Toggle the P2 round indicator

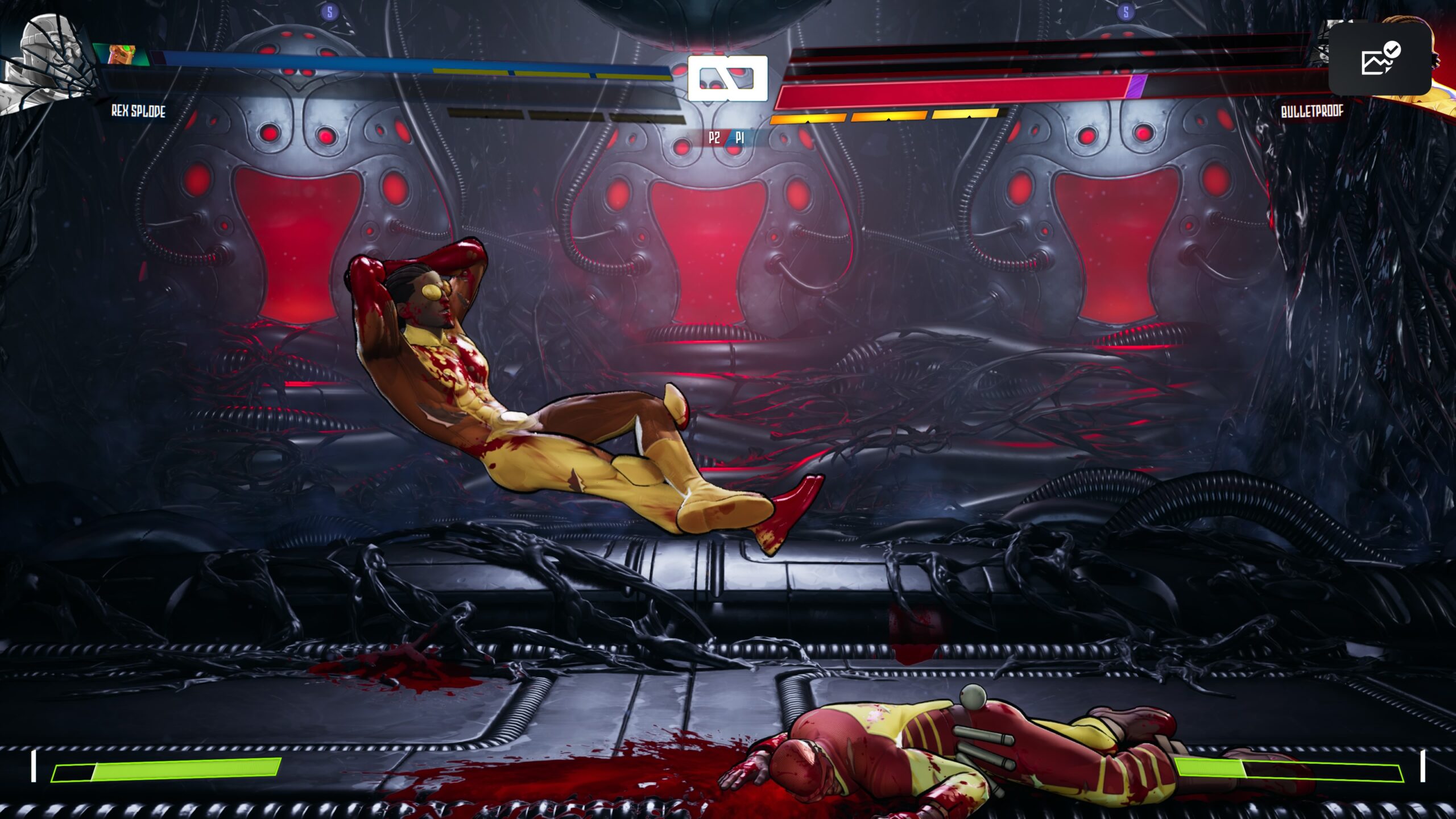[714, 137]
